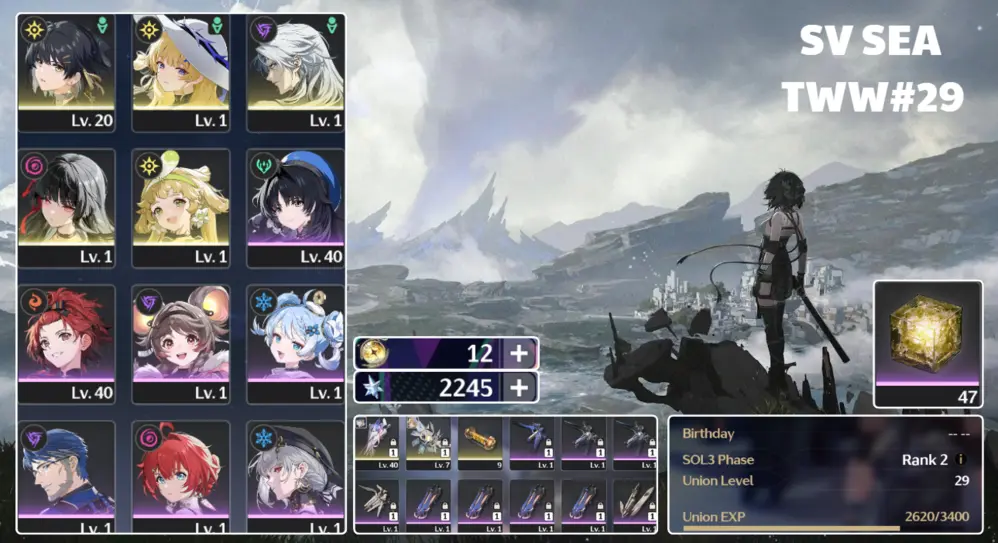Select the short red-haired character with ahoge
Viewport: 998px width, 543px height.
pyautogui.click(x=181, y=474)
